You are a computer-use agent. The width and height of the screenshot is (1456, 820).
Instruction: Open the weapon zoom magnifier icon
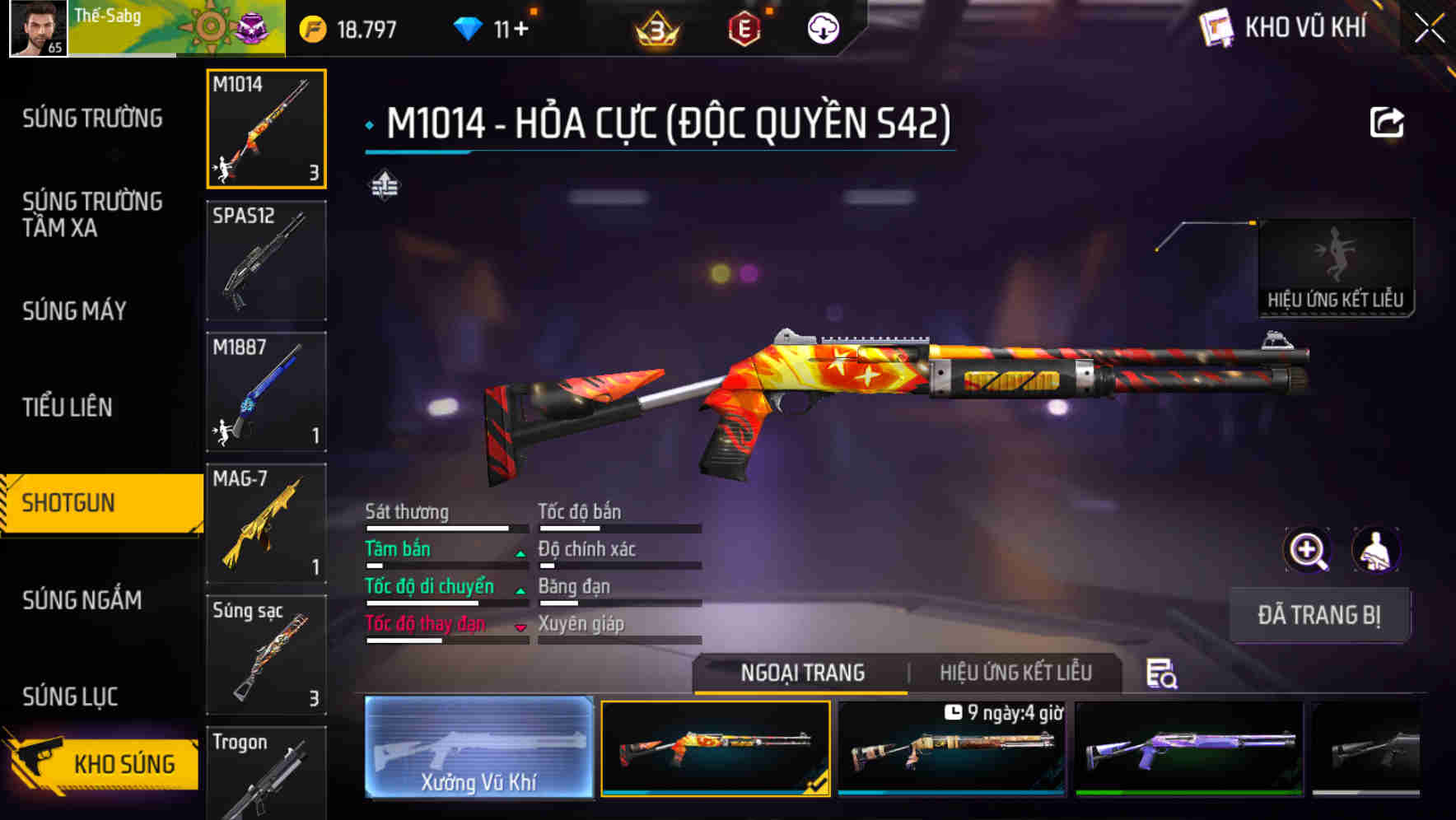1309,550
